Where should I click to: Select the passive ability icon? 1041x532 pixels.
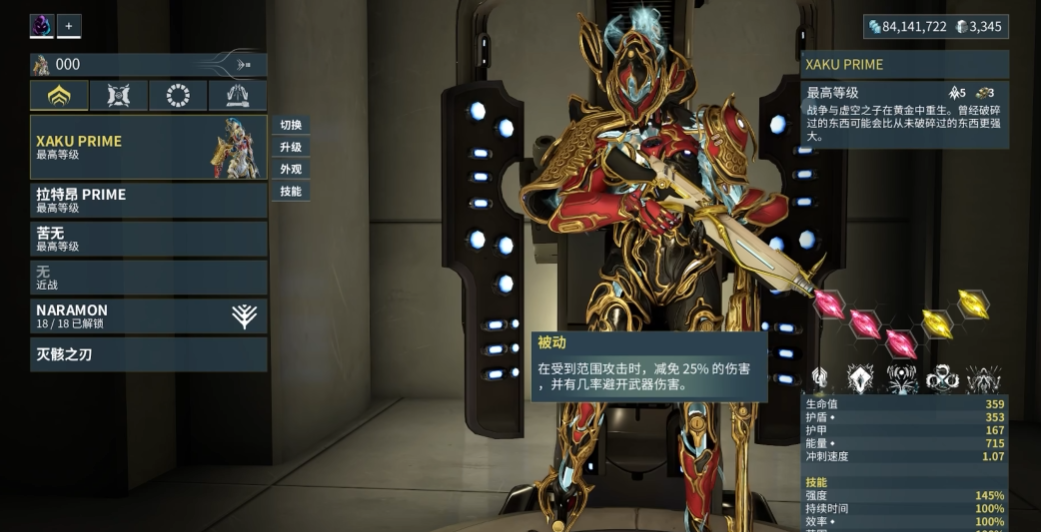(820, 378)
